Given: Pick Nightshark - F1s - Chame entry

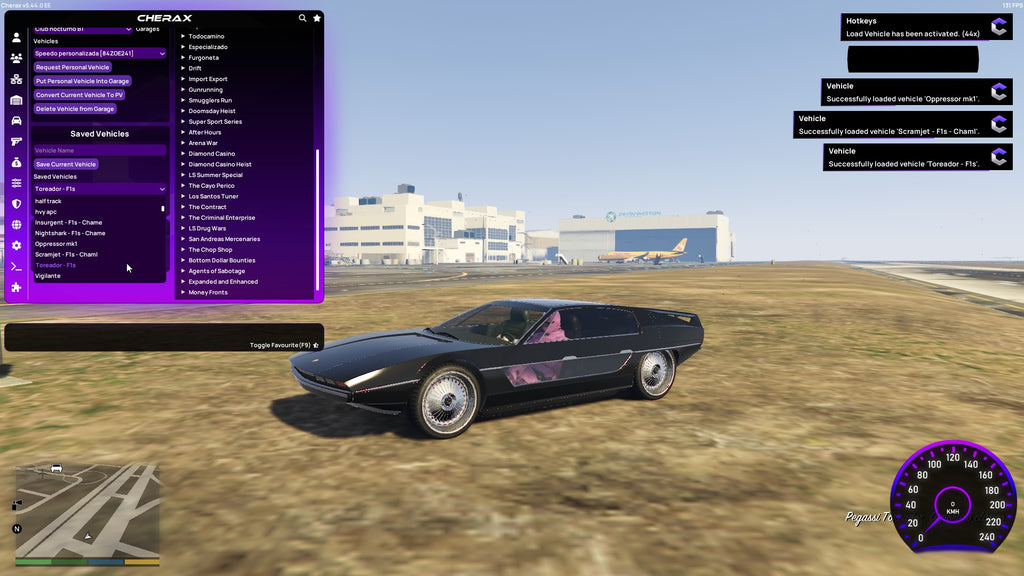Looking at the screenshot, I should click(x=70, y=233).
